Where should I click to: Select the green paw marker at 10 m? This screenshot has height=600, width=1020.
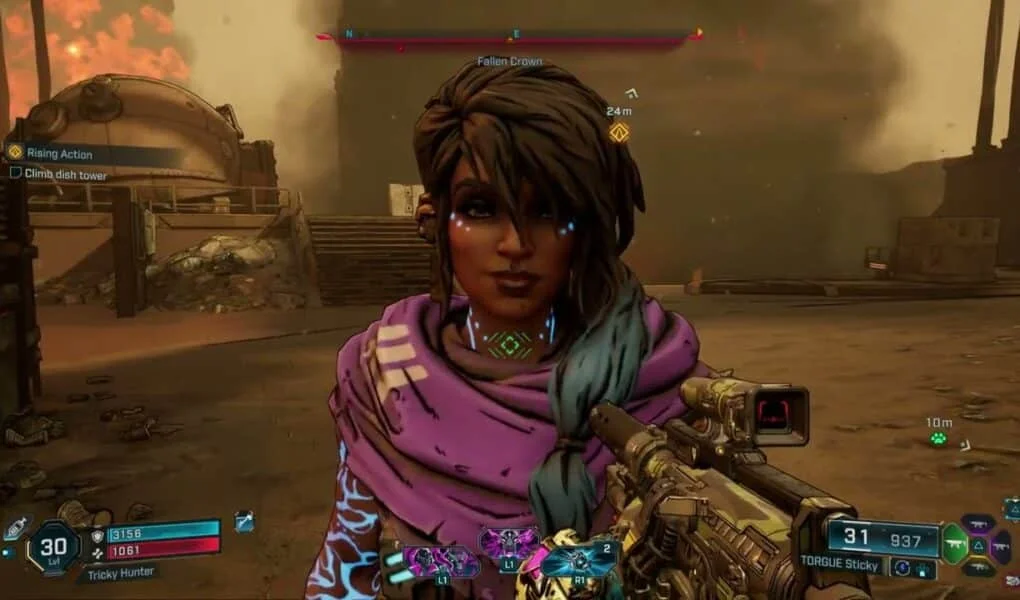938,438
